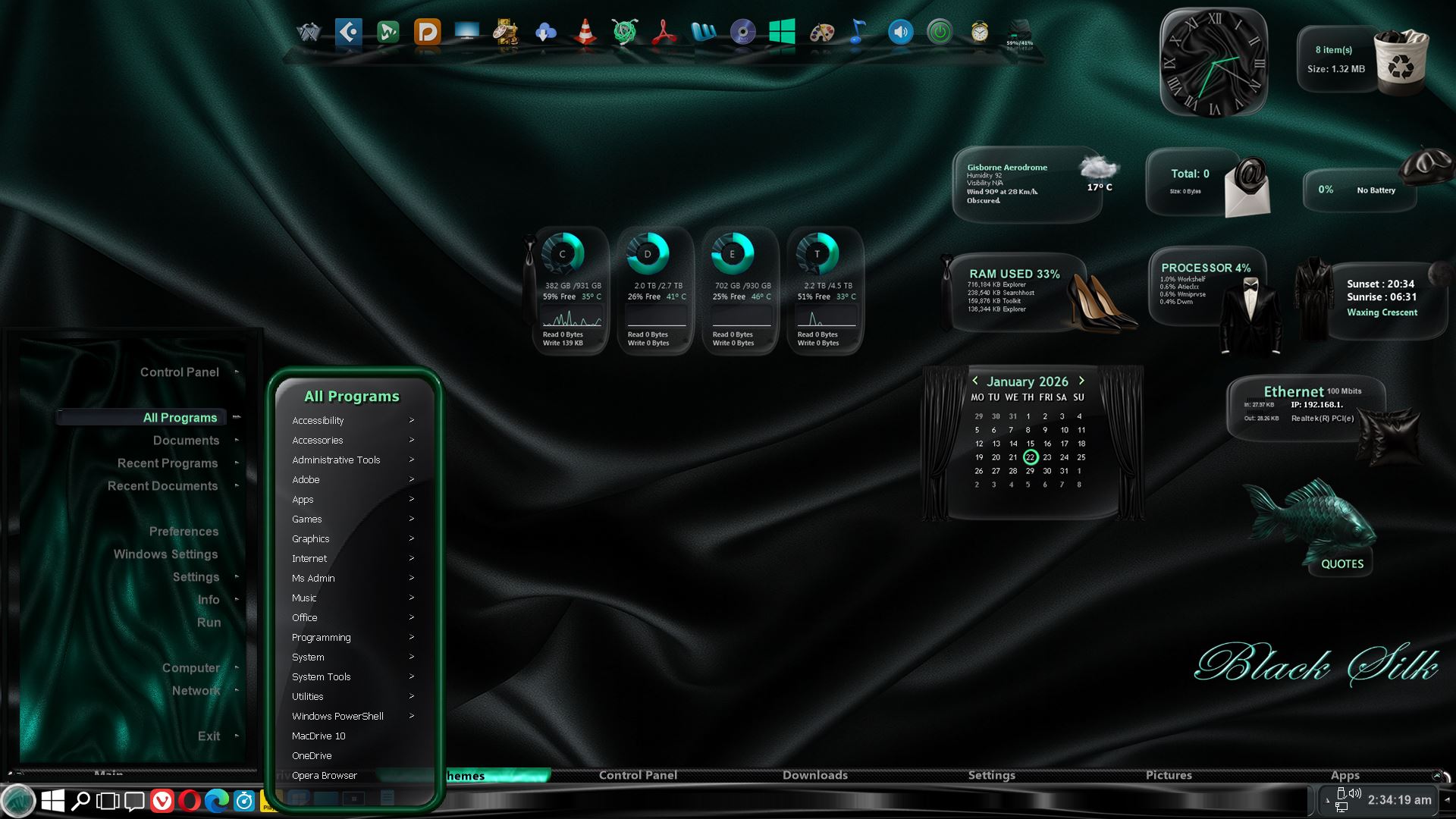Image resolution: width=1456 pixels, height=819 pixels.
Task: Select Recent Programs in the start menu
Action: click(x=168, y=463)
